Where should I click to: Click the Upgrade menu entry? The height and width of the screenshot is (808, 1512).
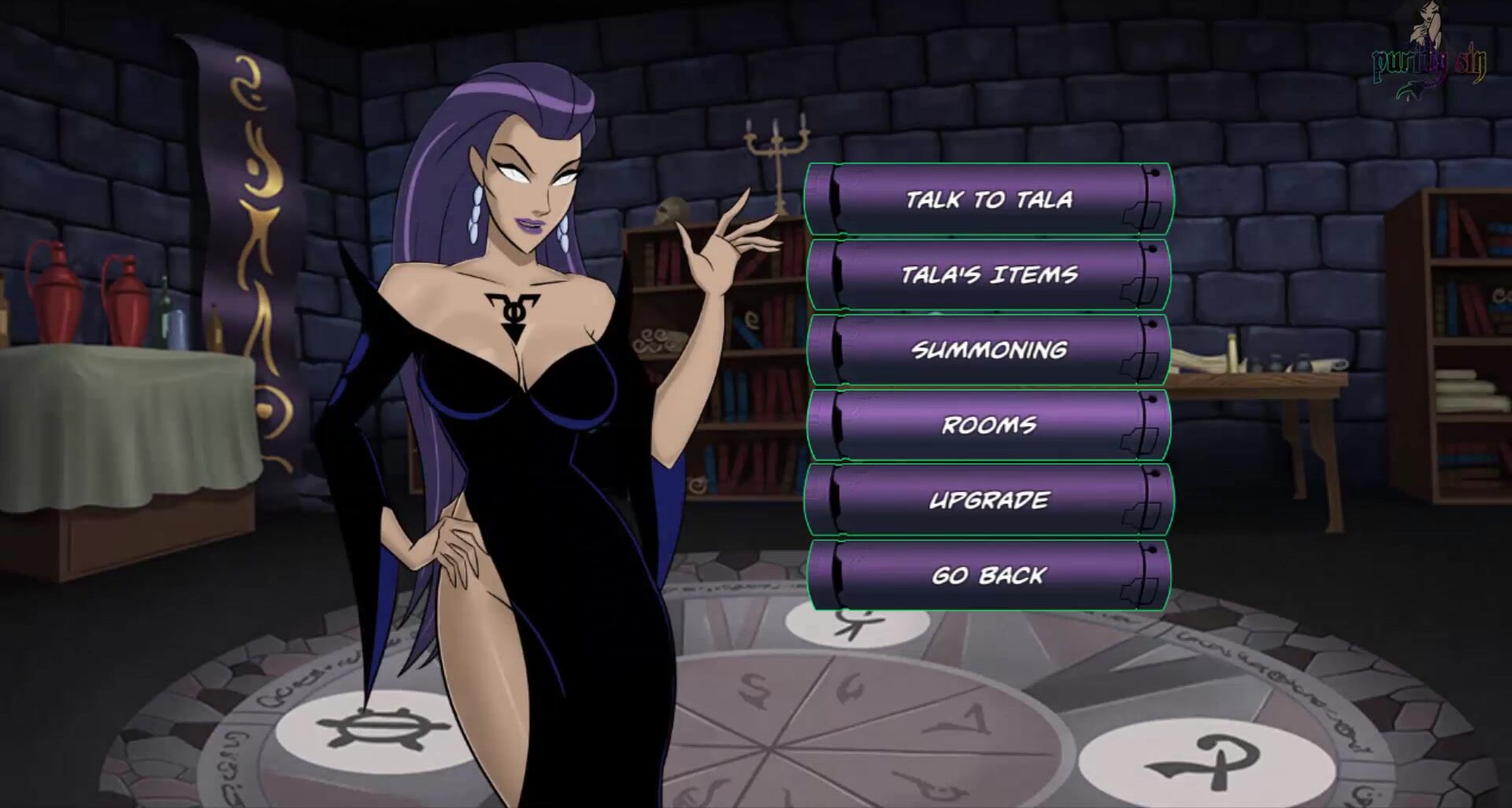click(x=988, y=500)
